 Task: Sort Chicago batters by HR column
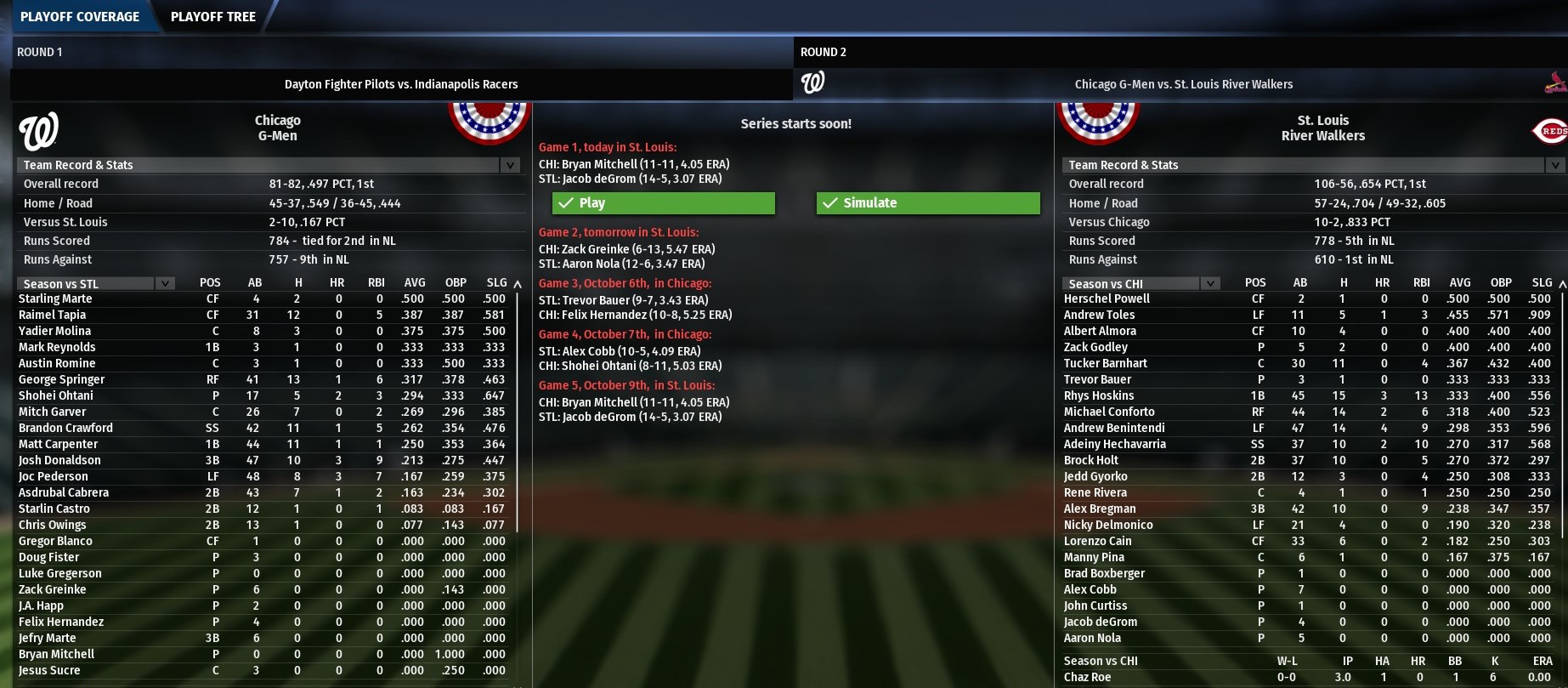[337, 282]
